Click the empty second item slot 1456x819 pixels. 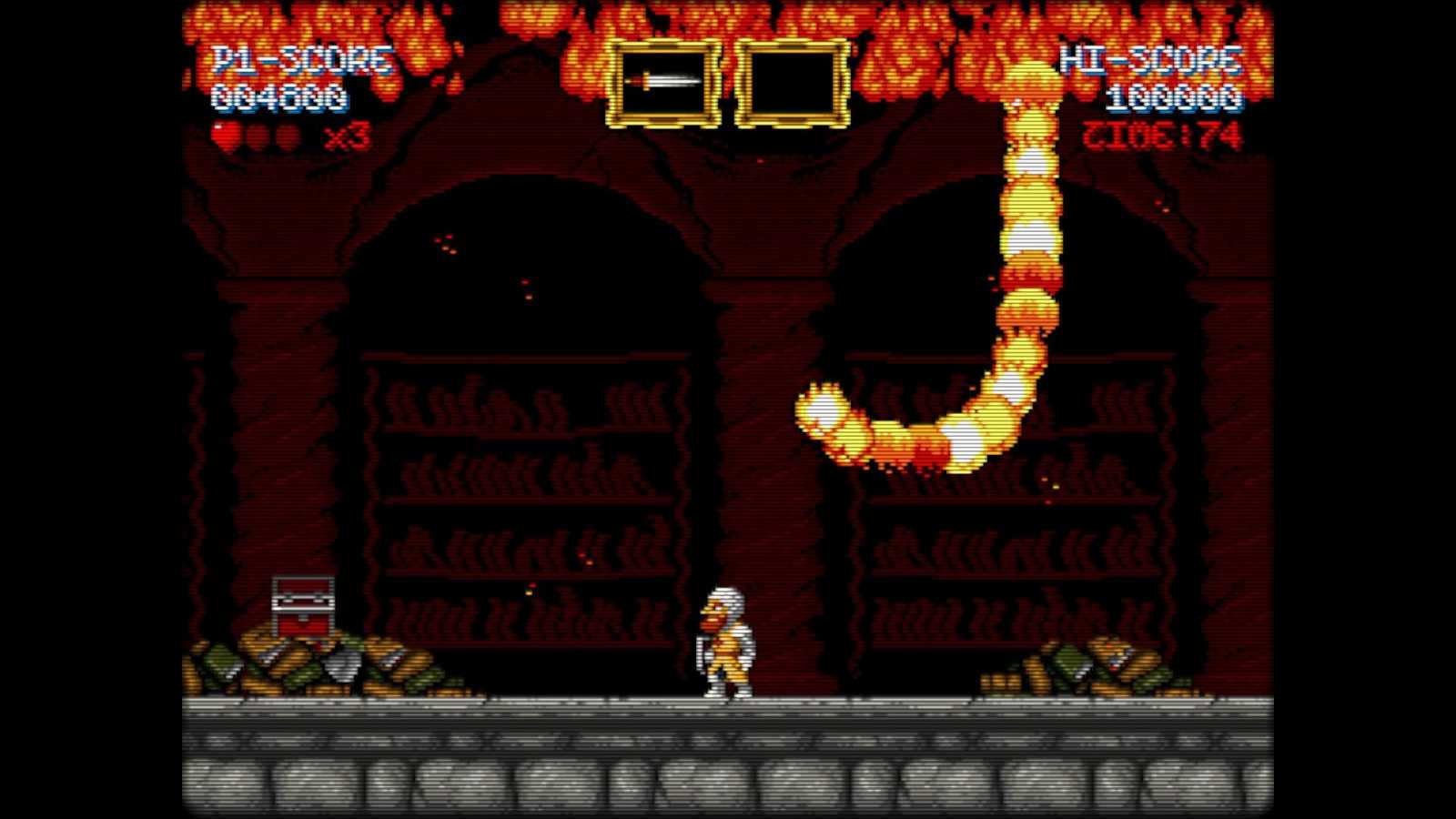[794, 80]
